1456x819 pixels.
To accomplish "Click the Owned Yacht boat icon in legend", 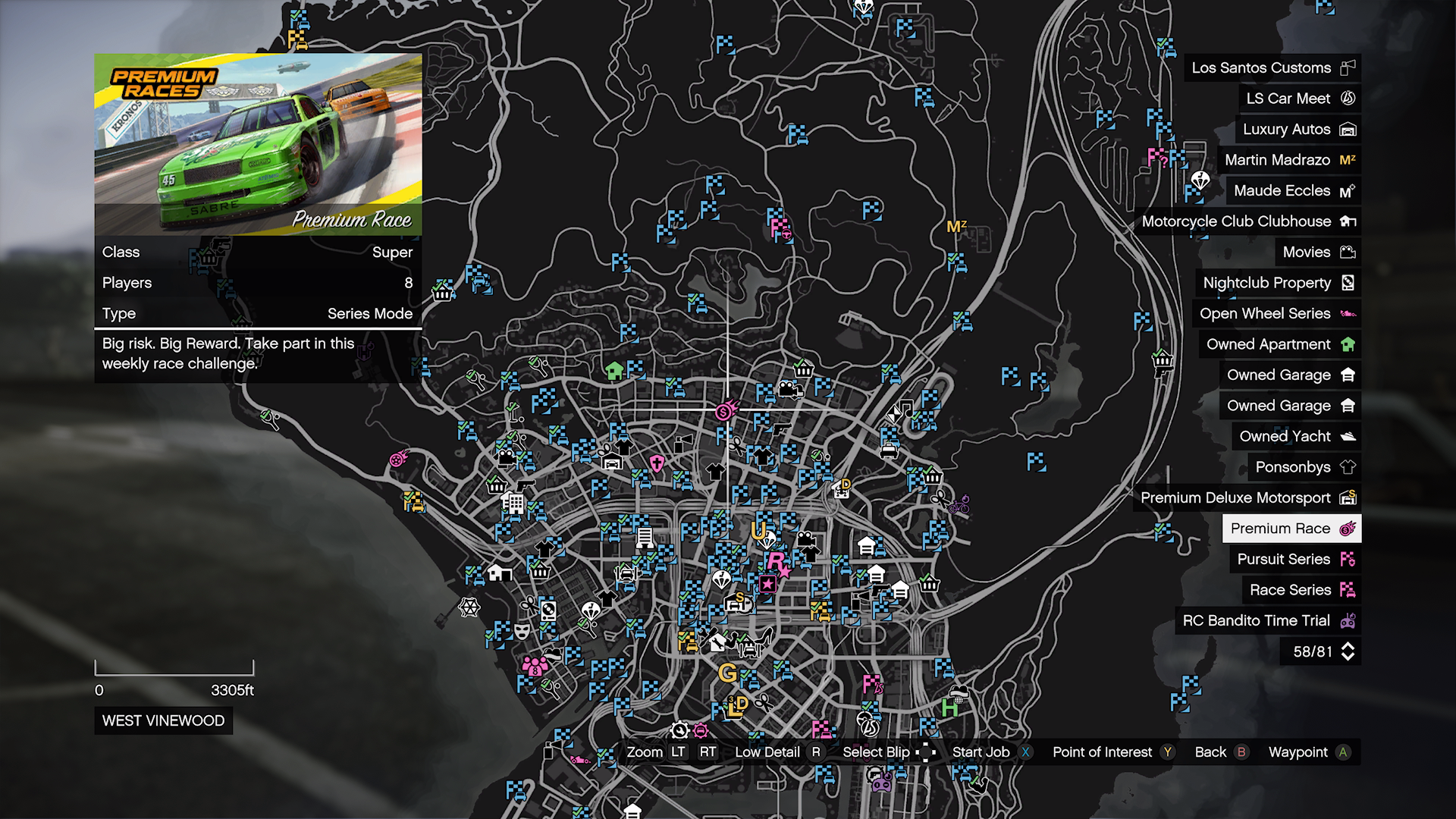I will point(1348,436).
